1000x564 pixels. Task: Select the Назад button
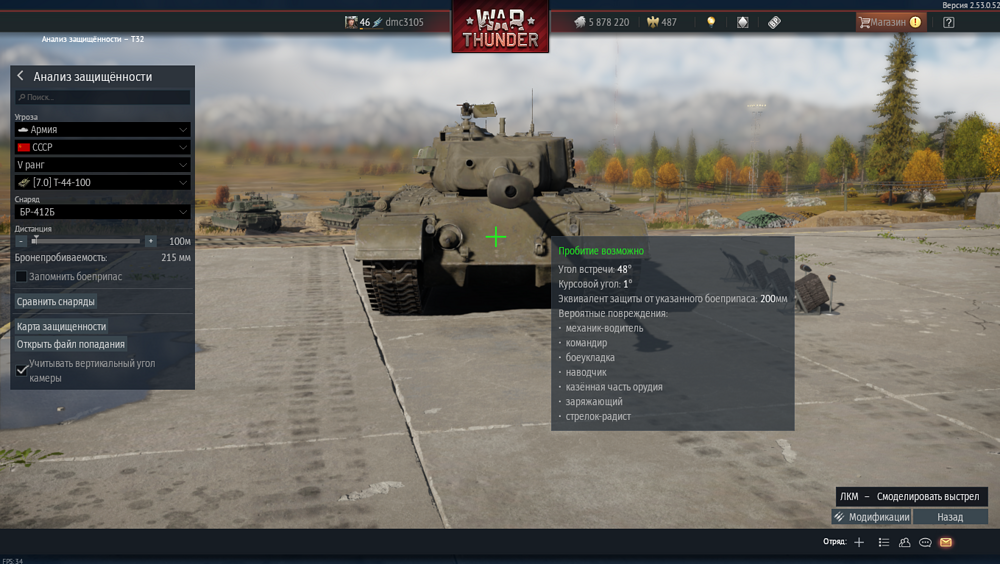[950, 517]
